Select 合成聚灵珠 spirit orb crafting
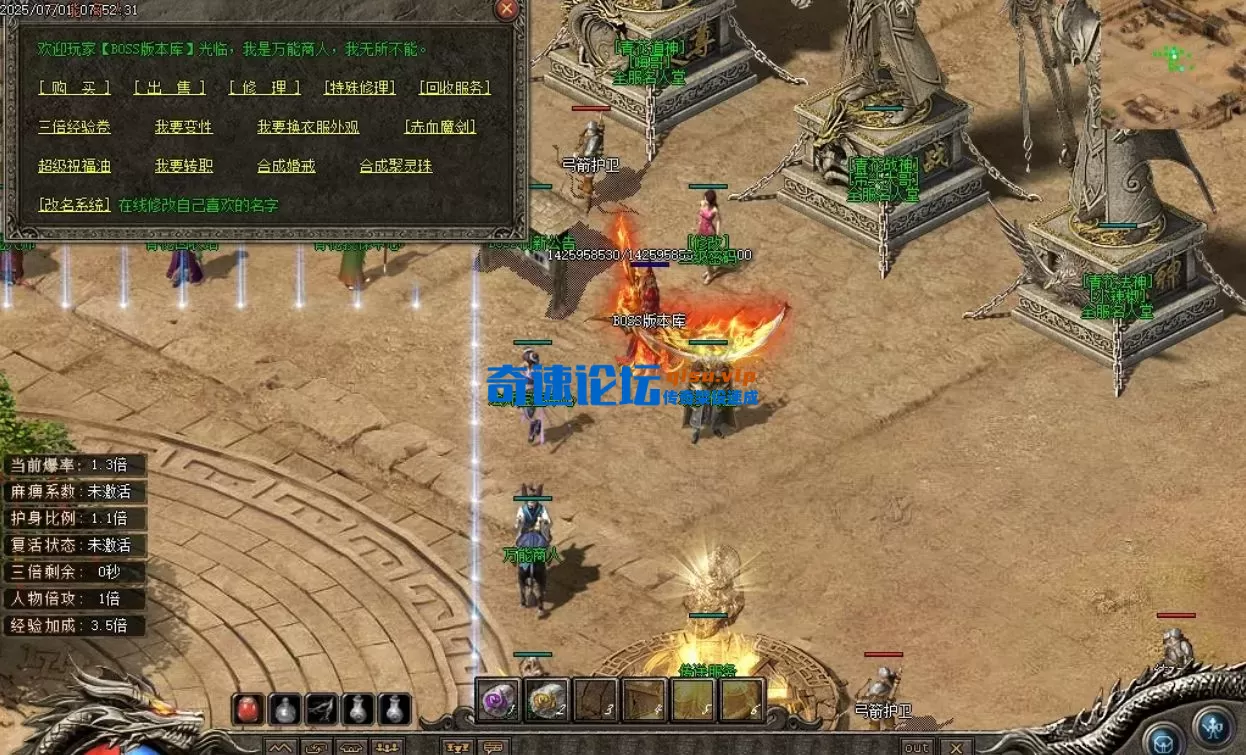 pos(396,166)
